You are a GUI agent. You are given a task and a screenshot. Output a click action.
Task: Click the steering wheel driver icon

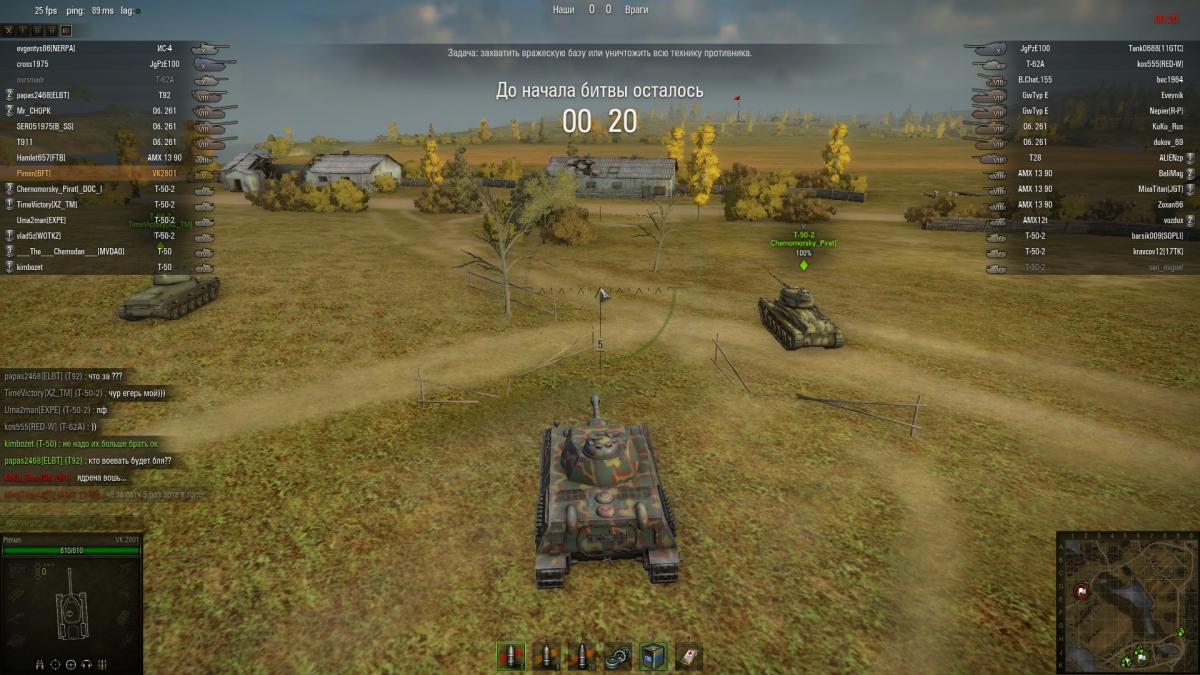pos(71,664)
